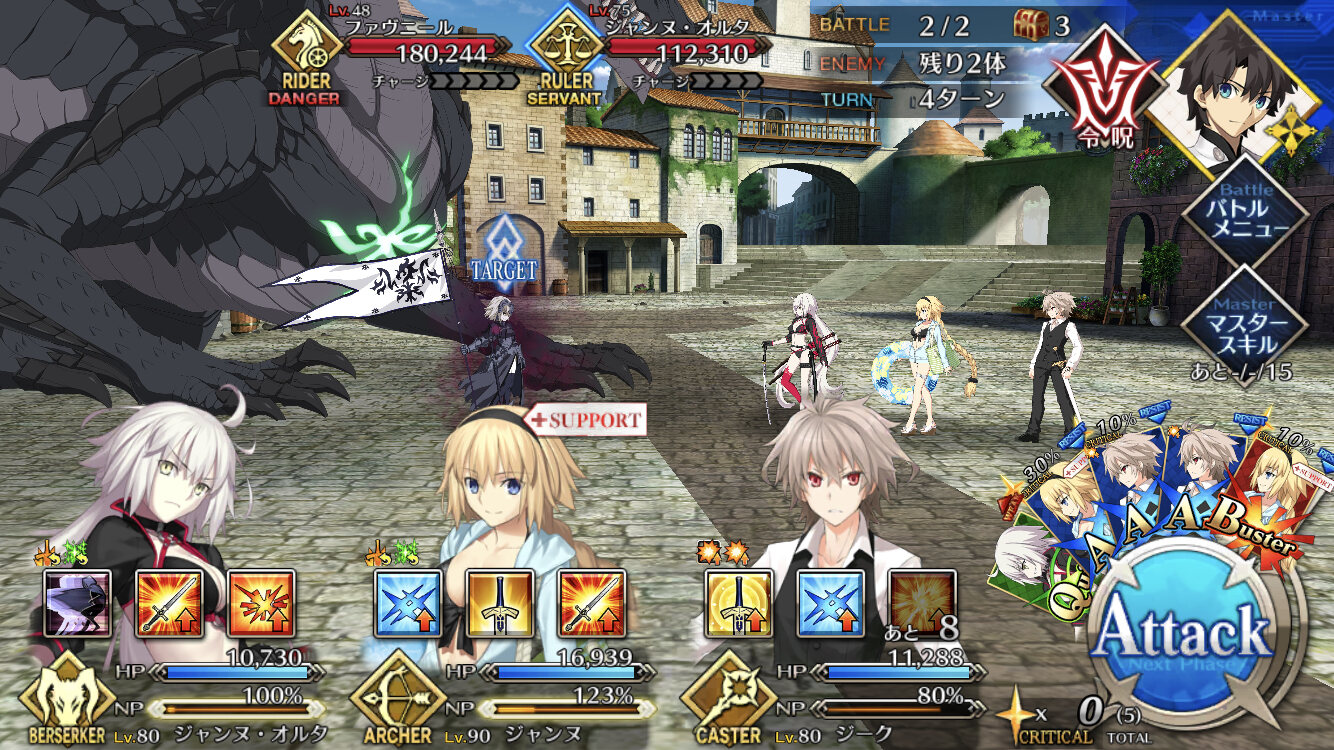1334x750 pixels.
Task: Activate Archer Jeanne's orange sword skill
Action: (592, 604)
